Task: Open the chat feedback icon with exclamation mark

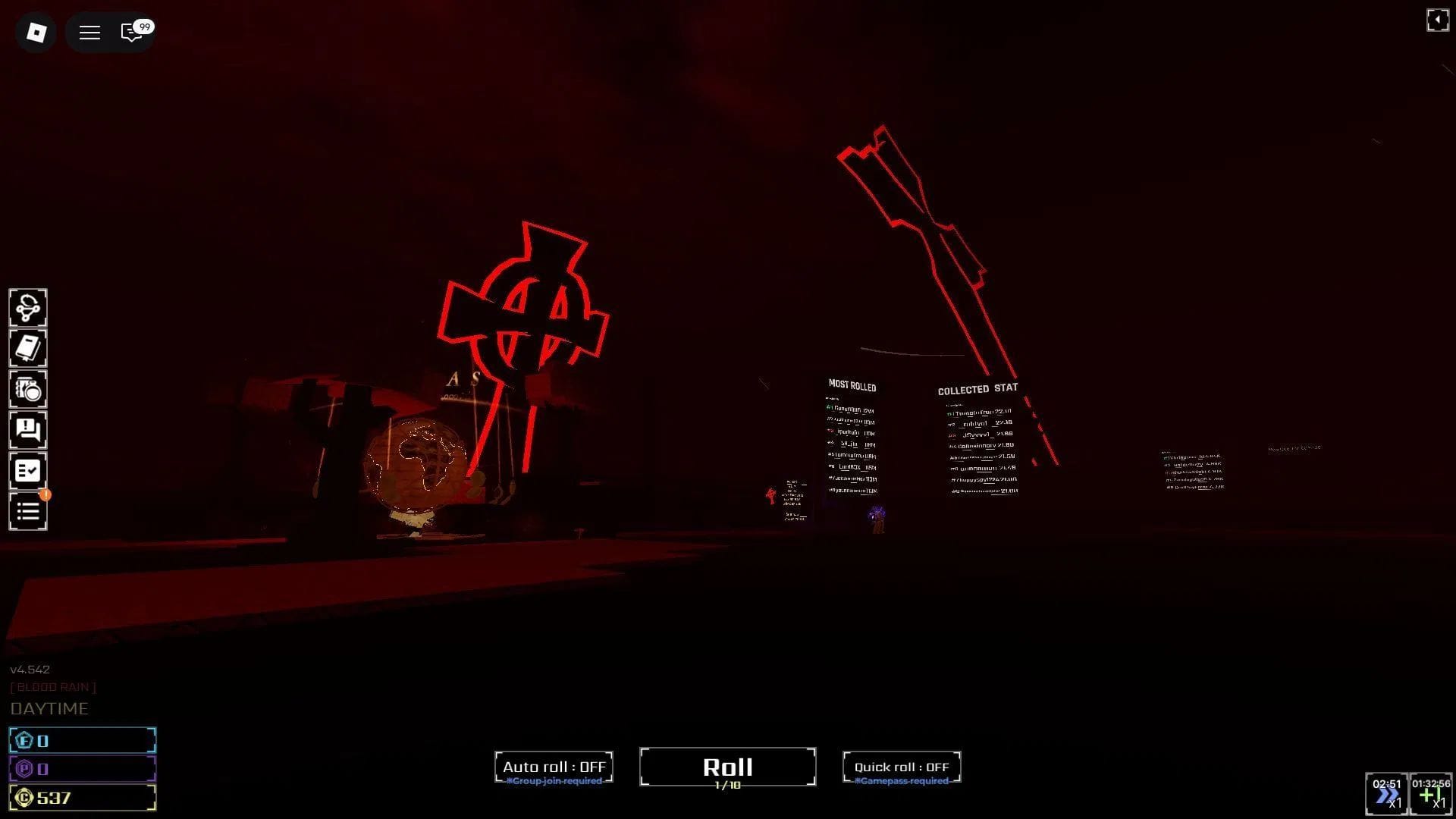Action: (28, 431)
